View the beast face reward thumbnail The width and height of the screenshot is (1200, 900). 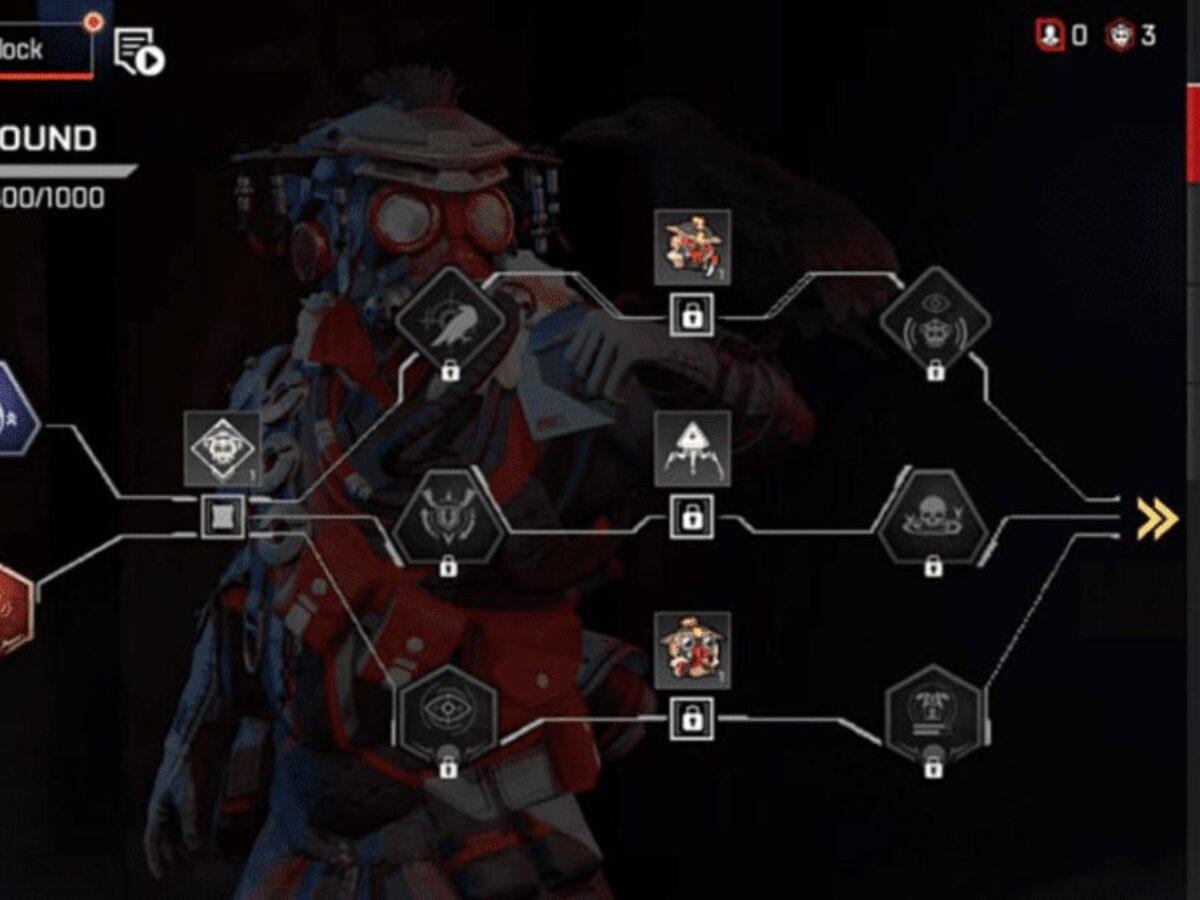222,449
